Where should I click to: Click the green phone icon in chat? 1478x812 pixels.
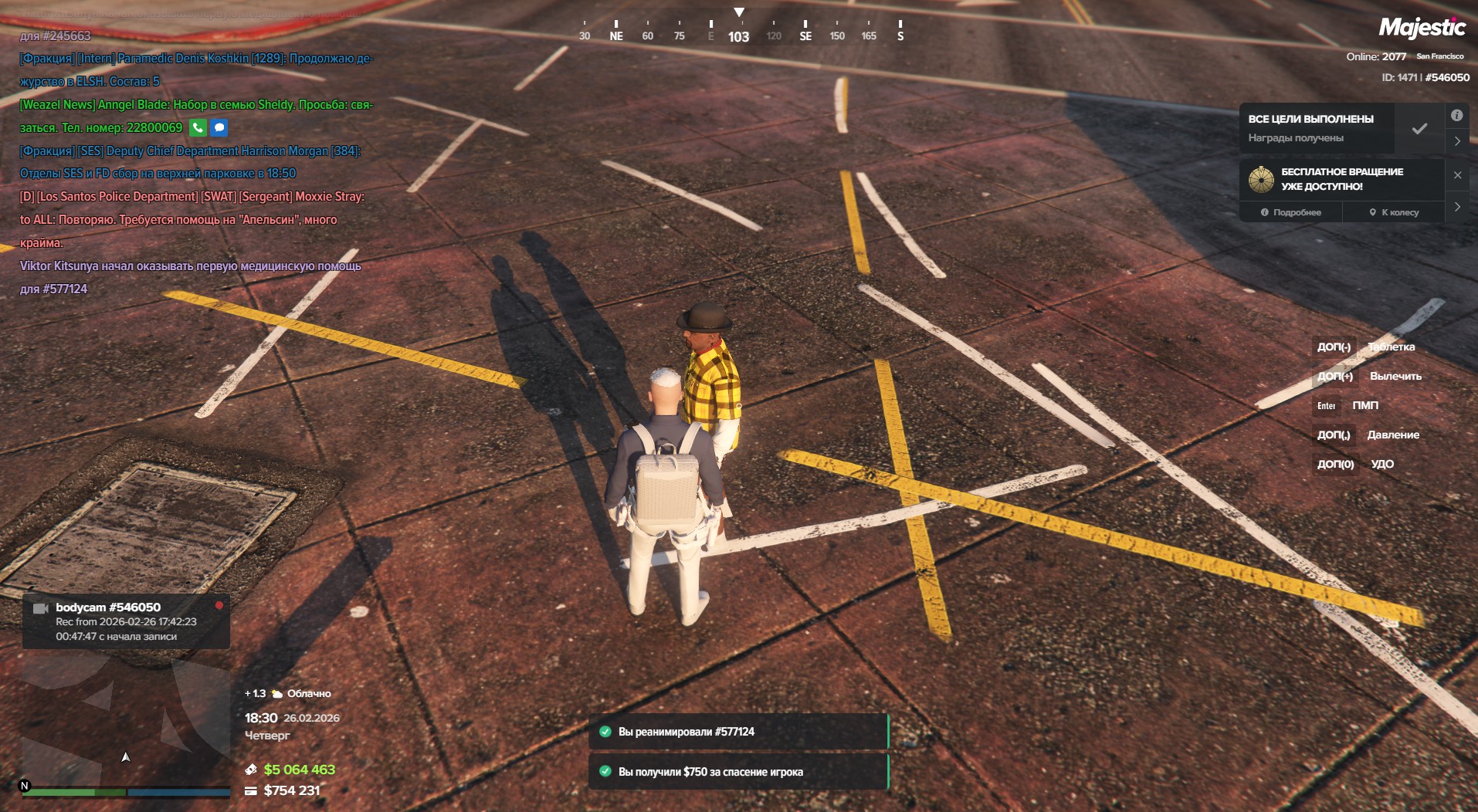click(198, 128)
